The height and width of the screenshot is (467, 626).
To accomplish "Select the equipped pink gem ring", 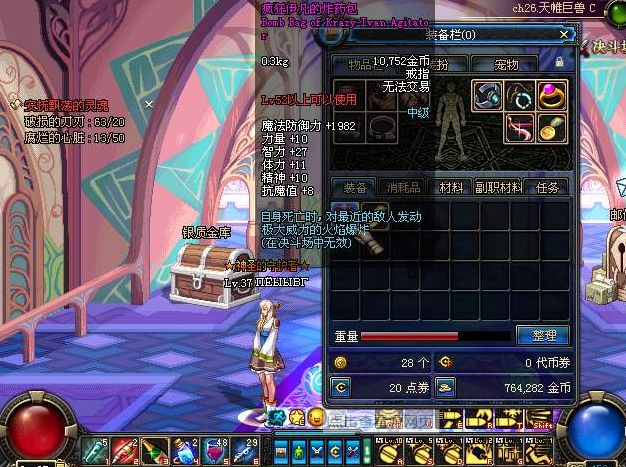I will (552, 96).
